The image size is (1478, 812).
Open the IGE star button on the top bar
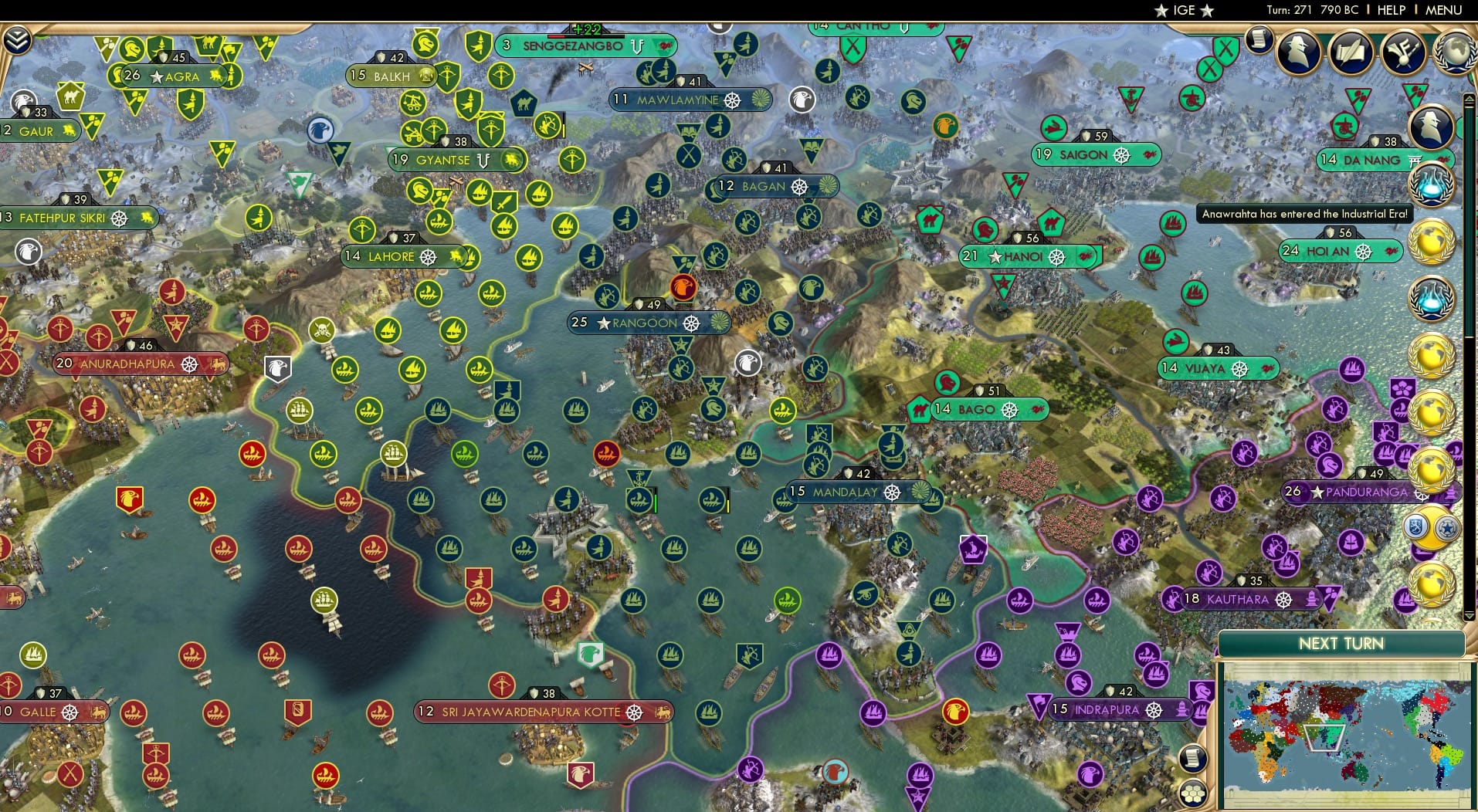pos(1183,10)
